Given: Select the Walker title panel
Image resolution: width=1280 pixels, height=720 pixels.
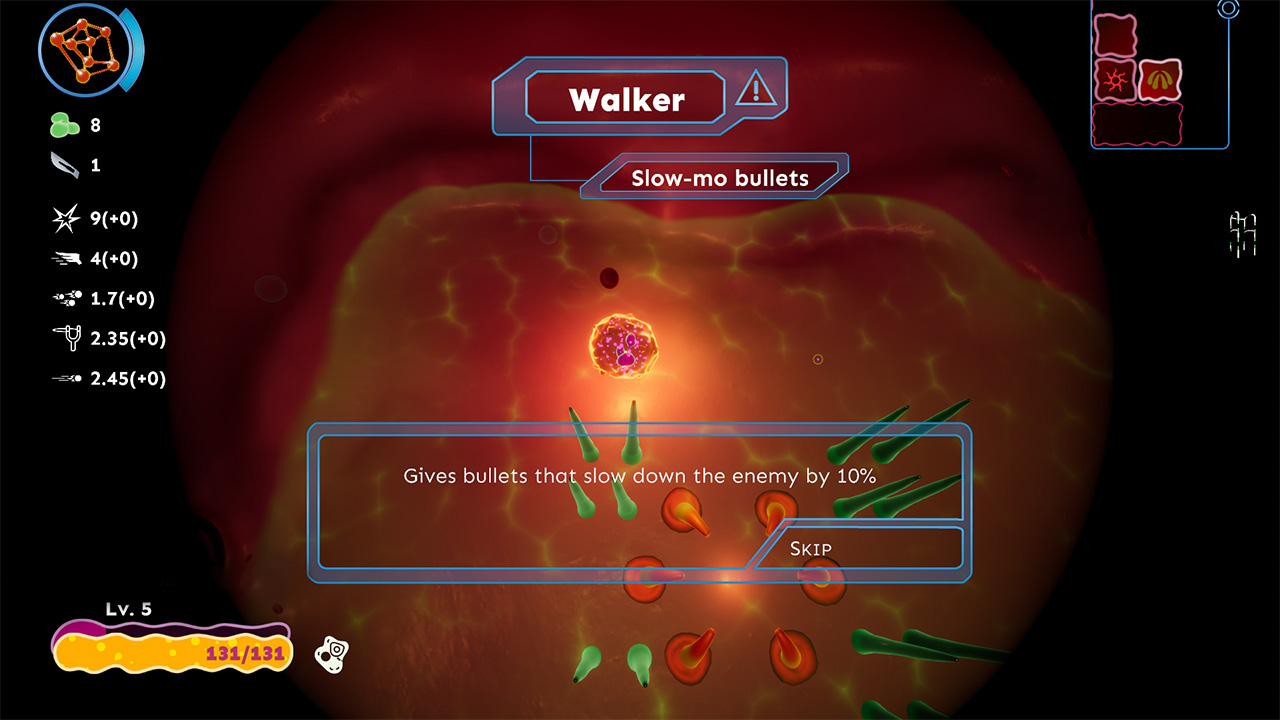Looking at the screenshot, I should pyautogui.click(x=625, y=98).
